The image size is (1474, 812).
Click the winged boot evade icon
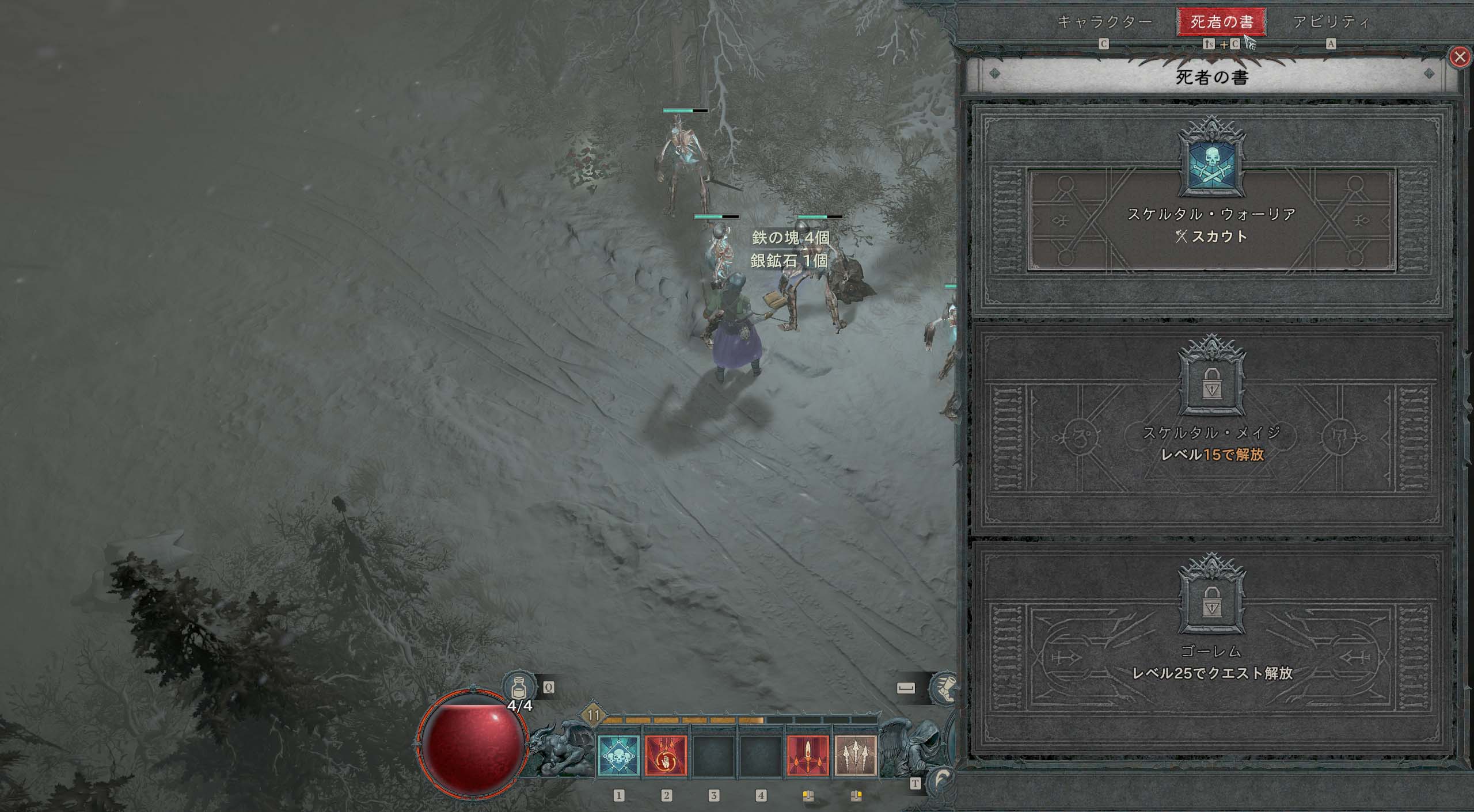coord(944,688)
